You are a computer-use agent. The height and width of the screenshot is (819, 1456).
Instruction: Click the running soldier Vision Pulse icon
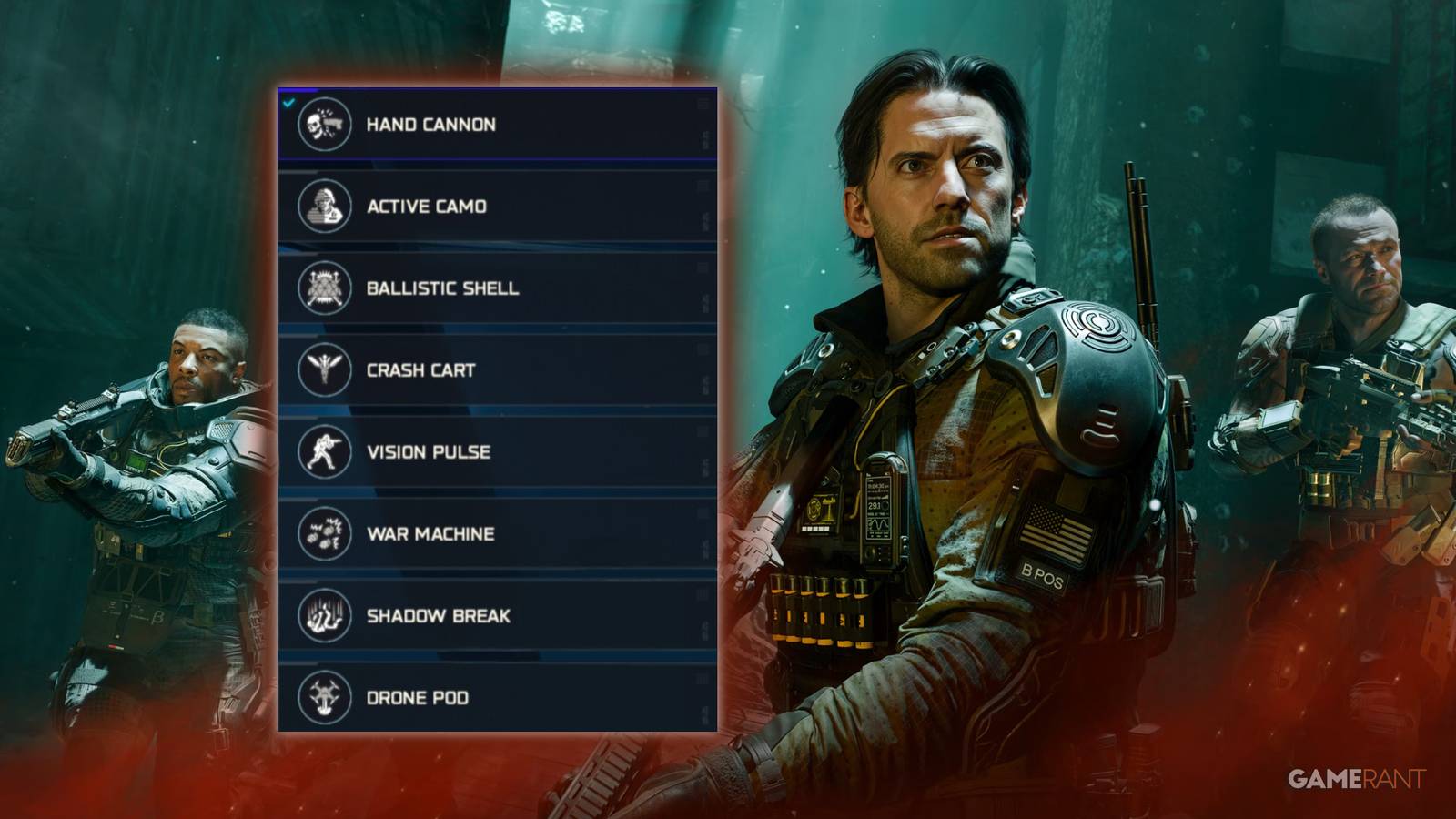point(325,451)
